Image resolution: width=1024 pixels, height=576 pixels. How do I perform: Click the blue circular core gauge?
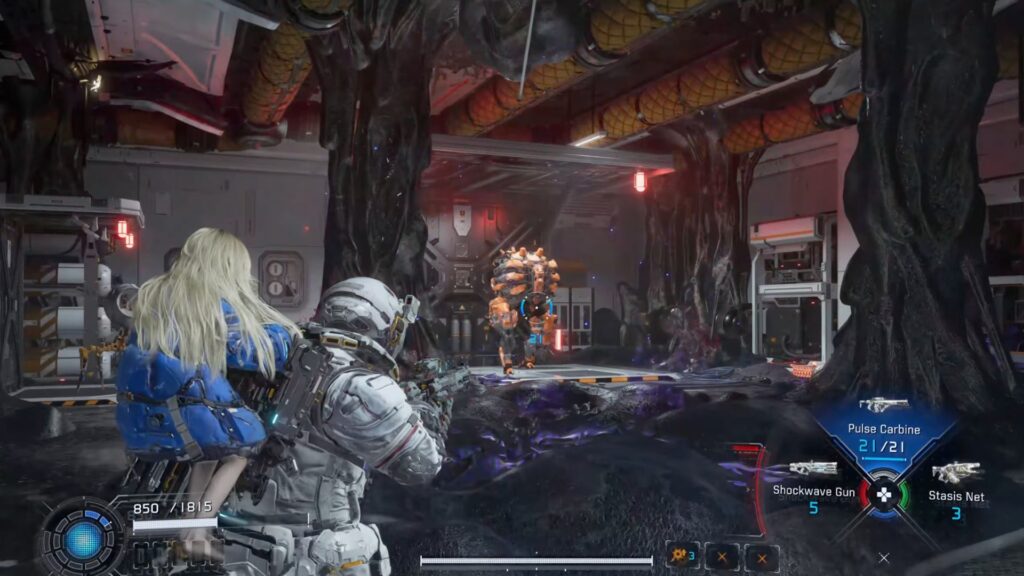(x=84, y=540)
